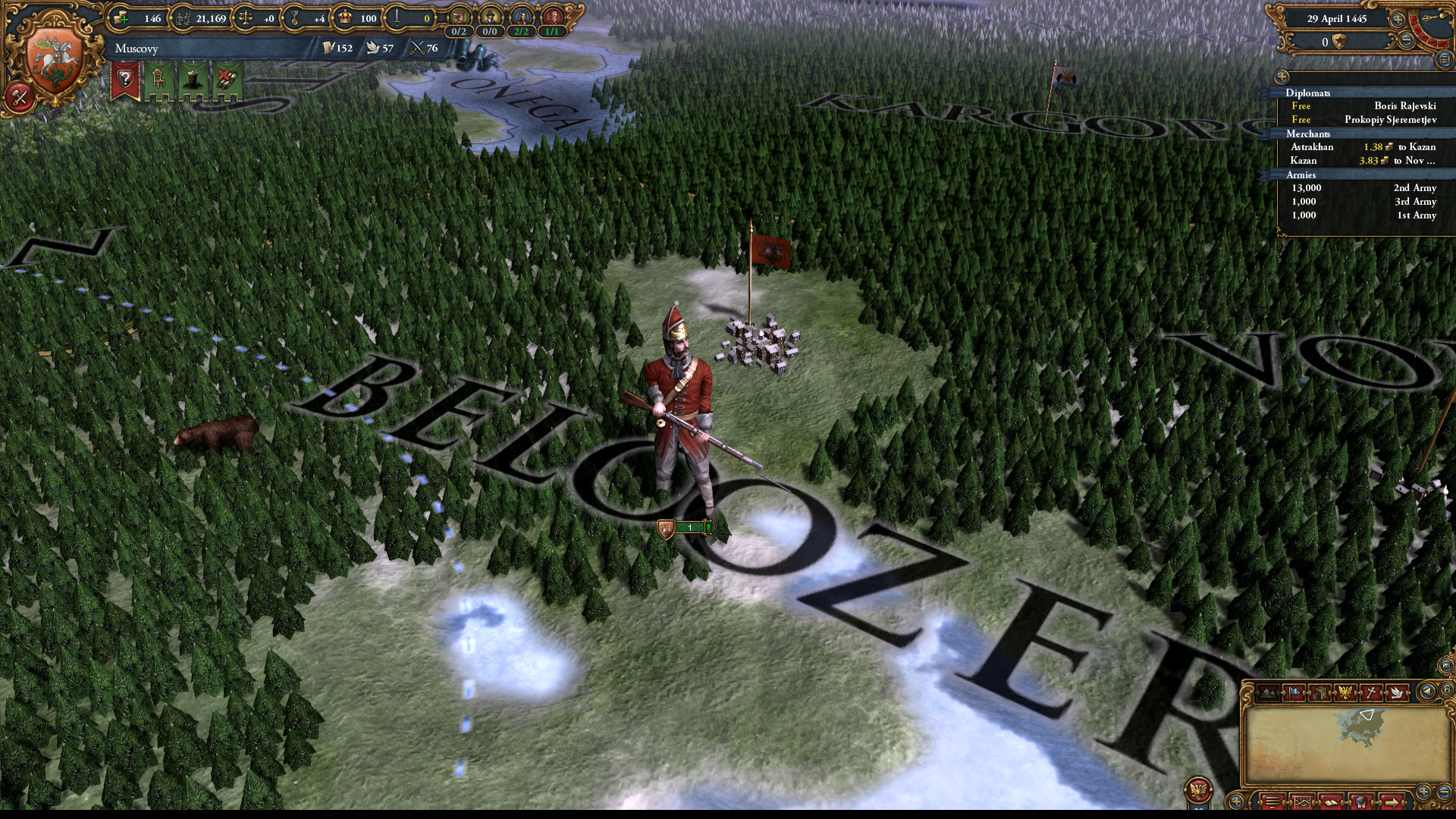1456x819 pixels.
Task: Decrease game speed with the minus button
Action: point(1406,42)
